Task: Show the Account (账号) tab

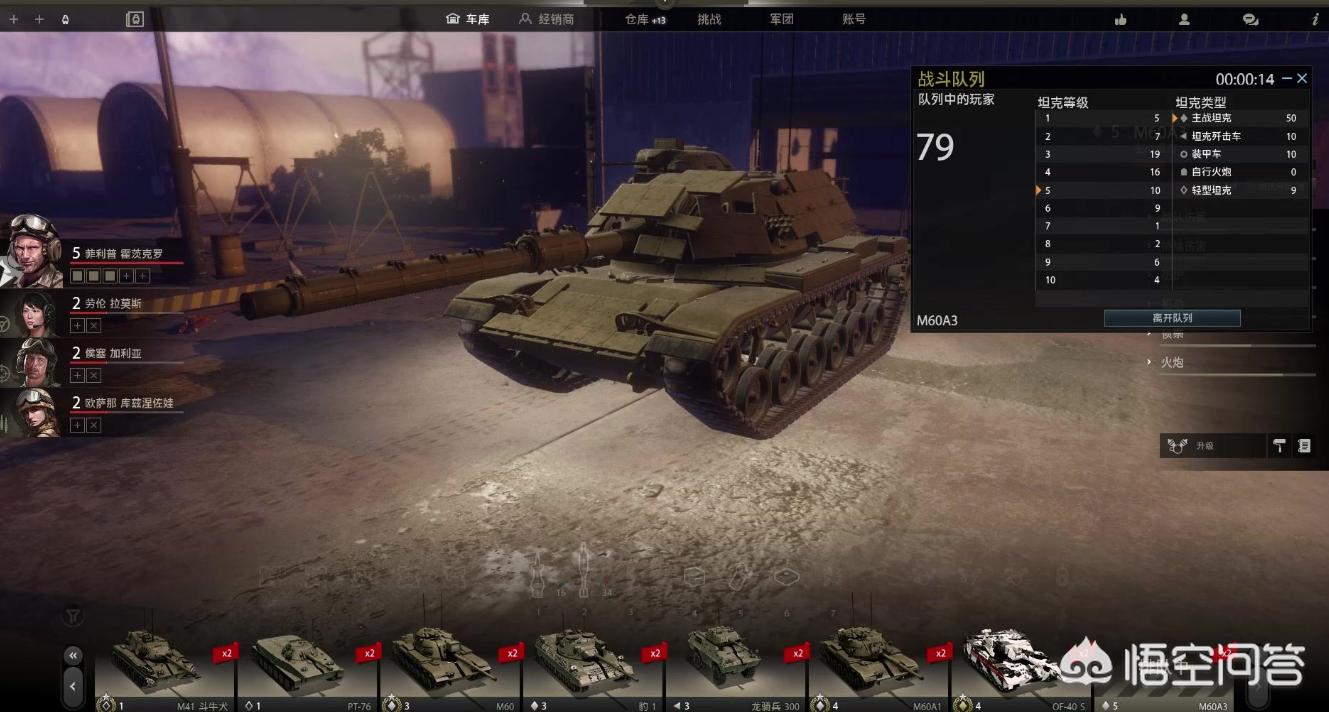Action: (854, 19)
